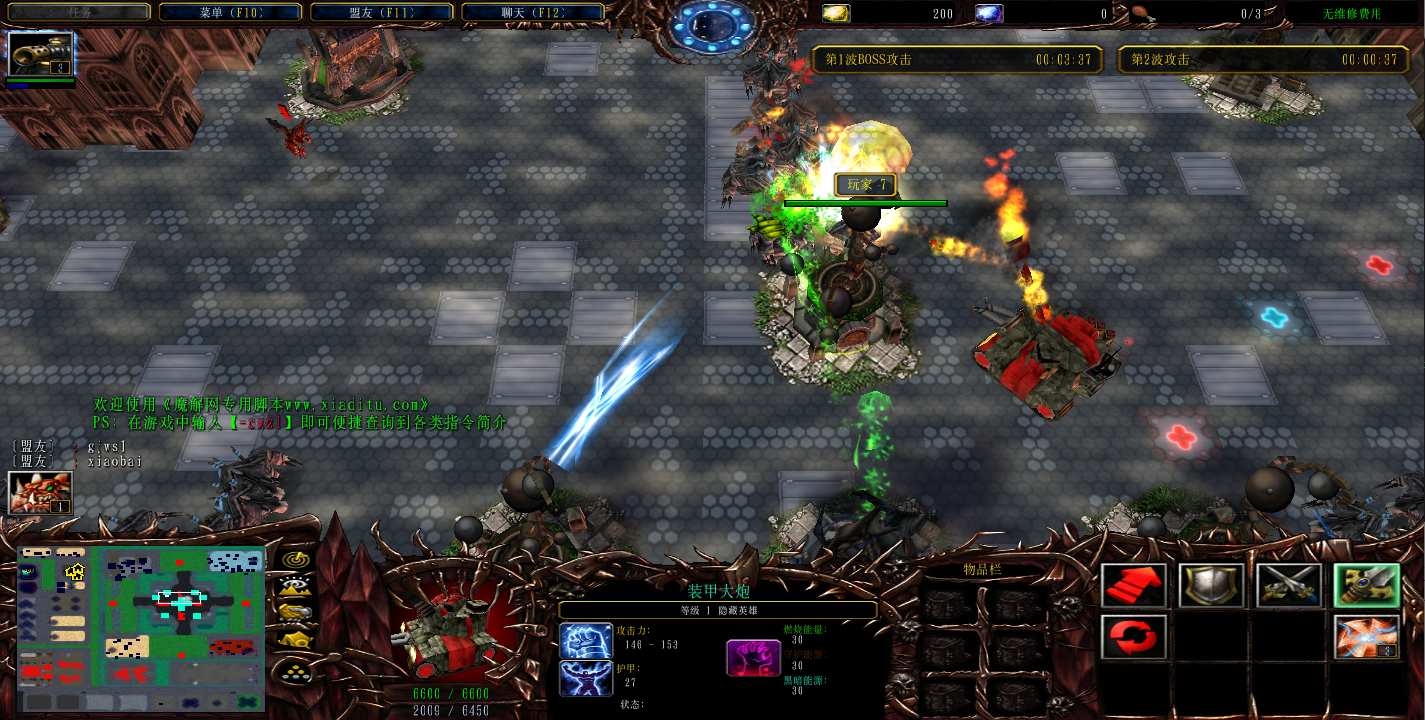Viewport: 1425px width, 720px height.
Task: Select the cannon hero portrait icon
Action: [41, 54]
